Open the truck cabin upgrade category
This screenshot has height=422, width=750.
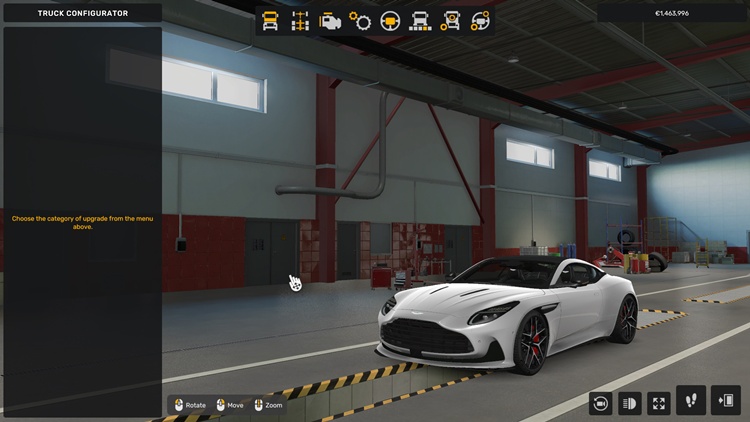pos(270,21)
